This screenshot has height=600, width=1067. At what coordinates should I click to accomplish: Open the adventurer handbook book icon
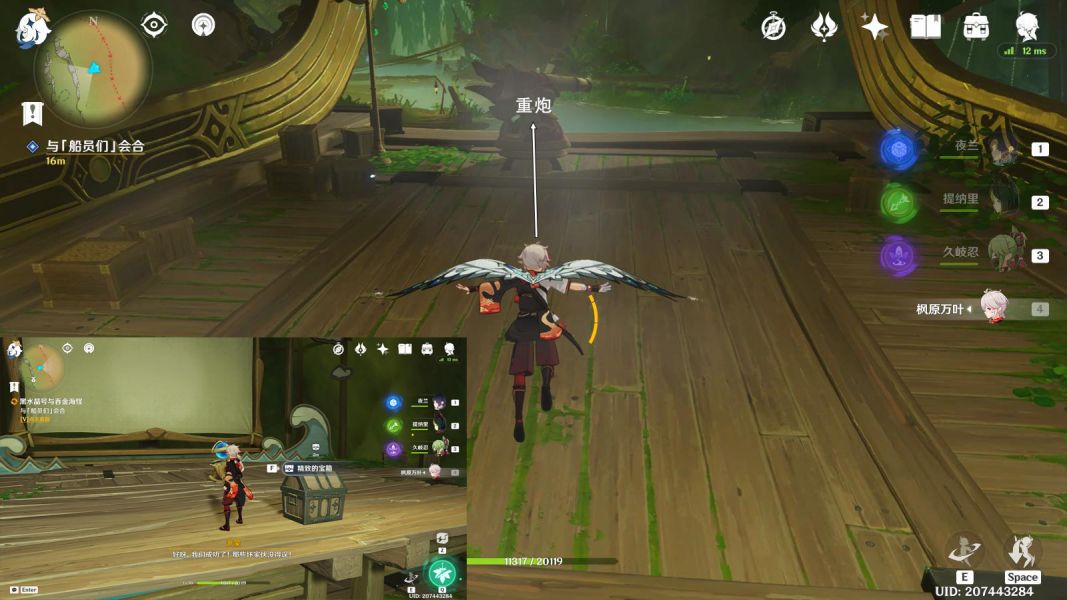tap(925, 27)
